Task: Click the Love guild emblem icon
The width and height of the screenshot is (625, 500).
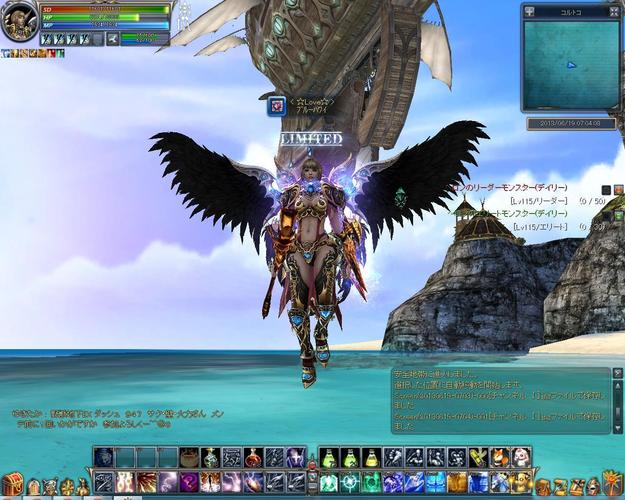Action: pyautogui.click(x=275, y=106)
